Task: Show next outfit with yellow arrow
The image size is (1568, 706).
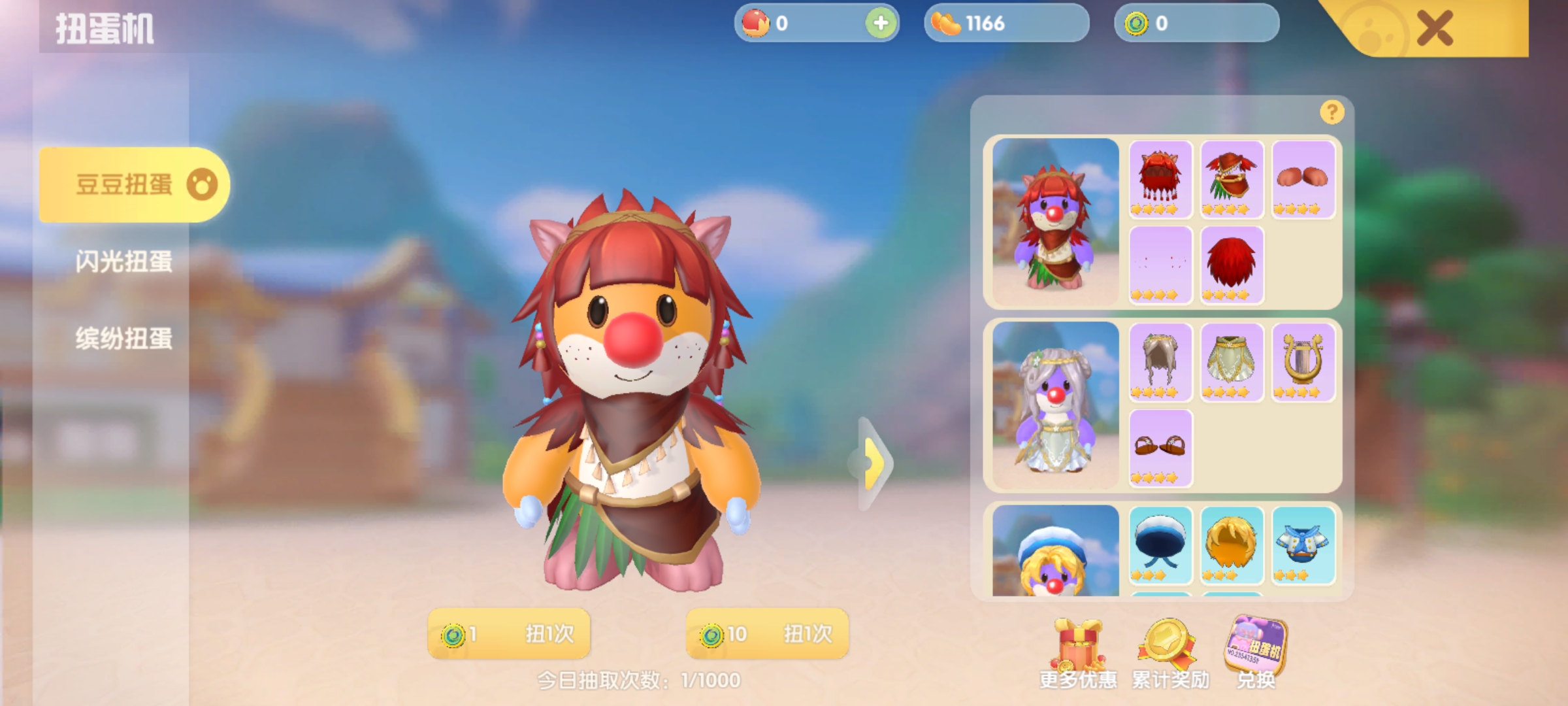Action: point(874,463)
